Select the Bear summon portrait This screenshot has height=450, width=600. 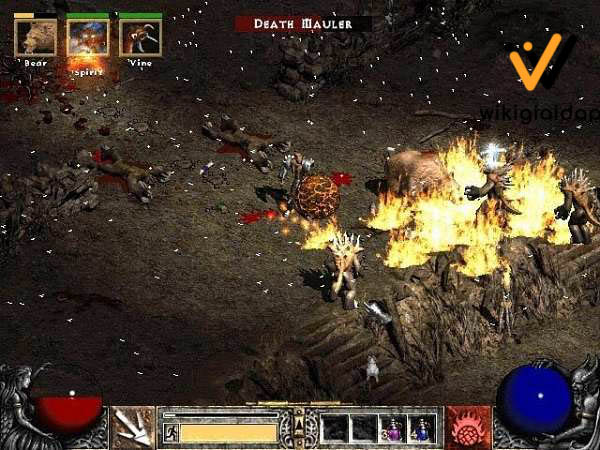[36, 37]
